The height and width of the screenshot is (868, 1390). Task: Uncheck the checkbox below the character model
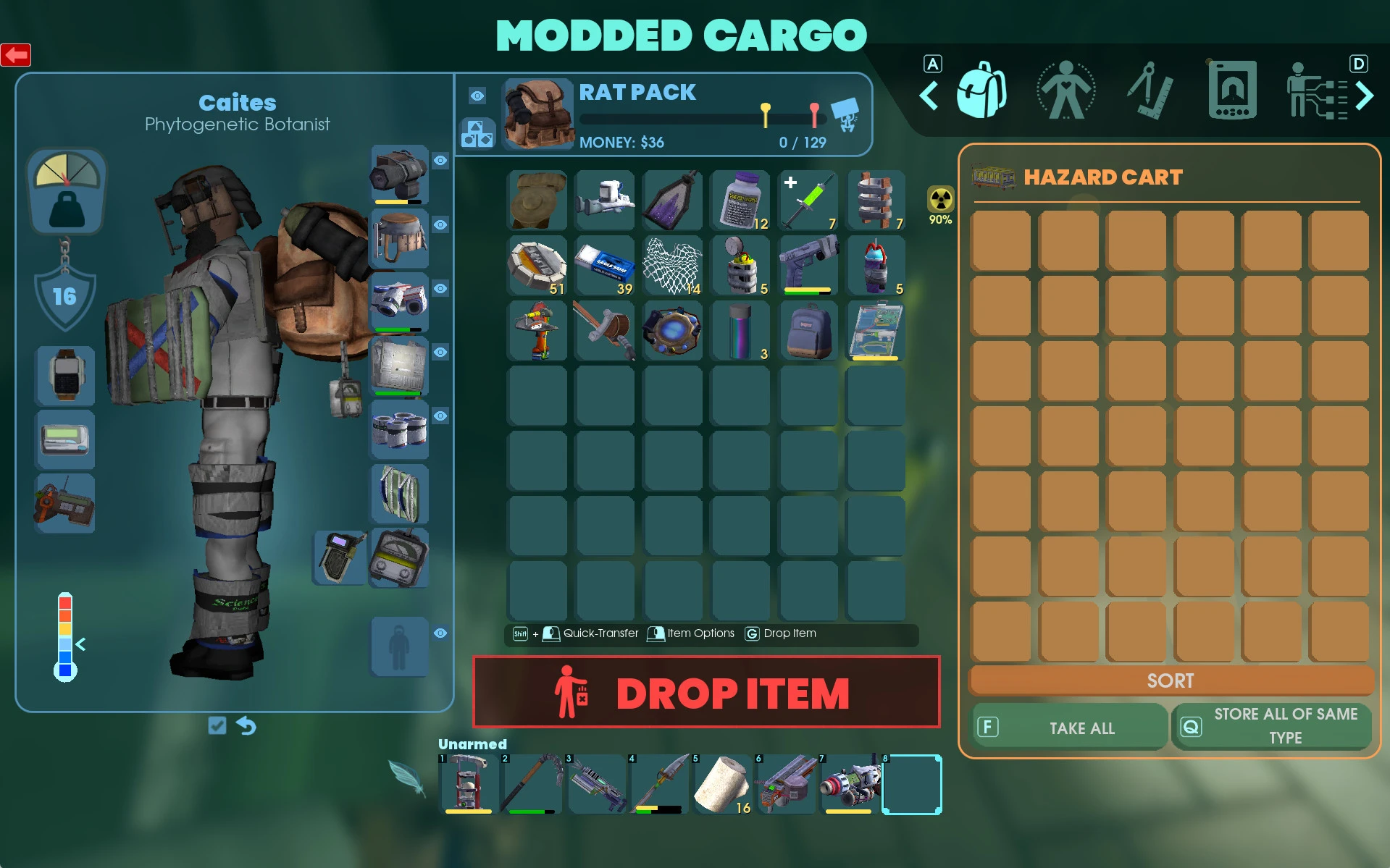point(217,725)
